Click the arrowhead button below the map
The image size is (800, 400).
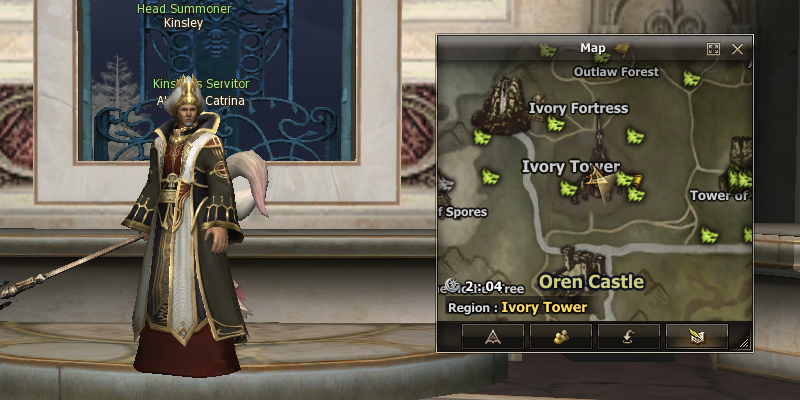pos(492,337)
